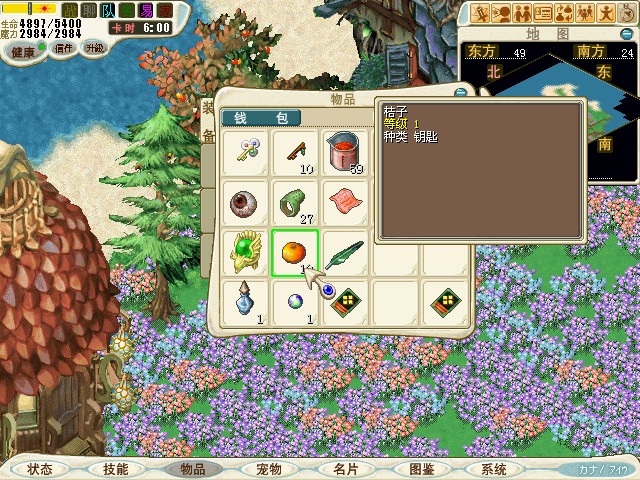Viewport: 640px width, 480px height.
Task: Open the 技能 skills menu
Action: 115,468
